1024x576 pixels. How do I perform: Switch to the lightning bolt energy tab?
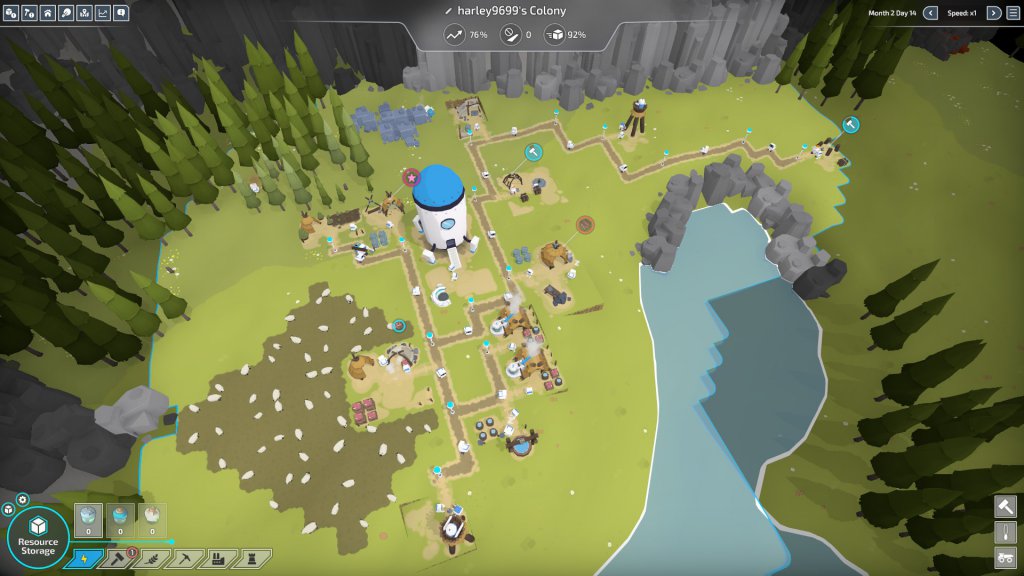tap(83, 558)
